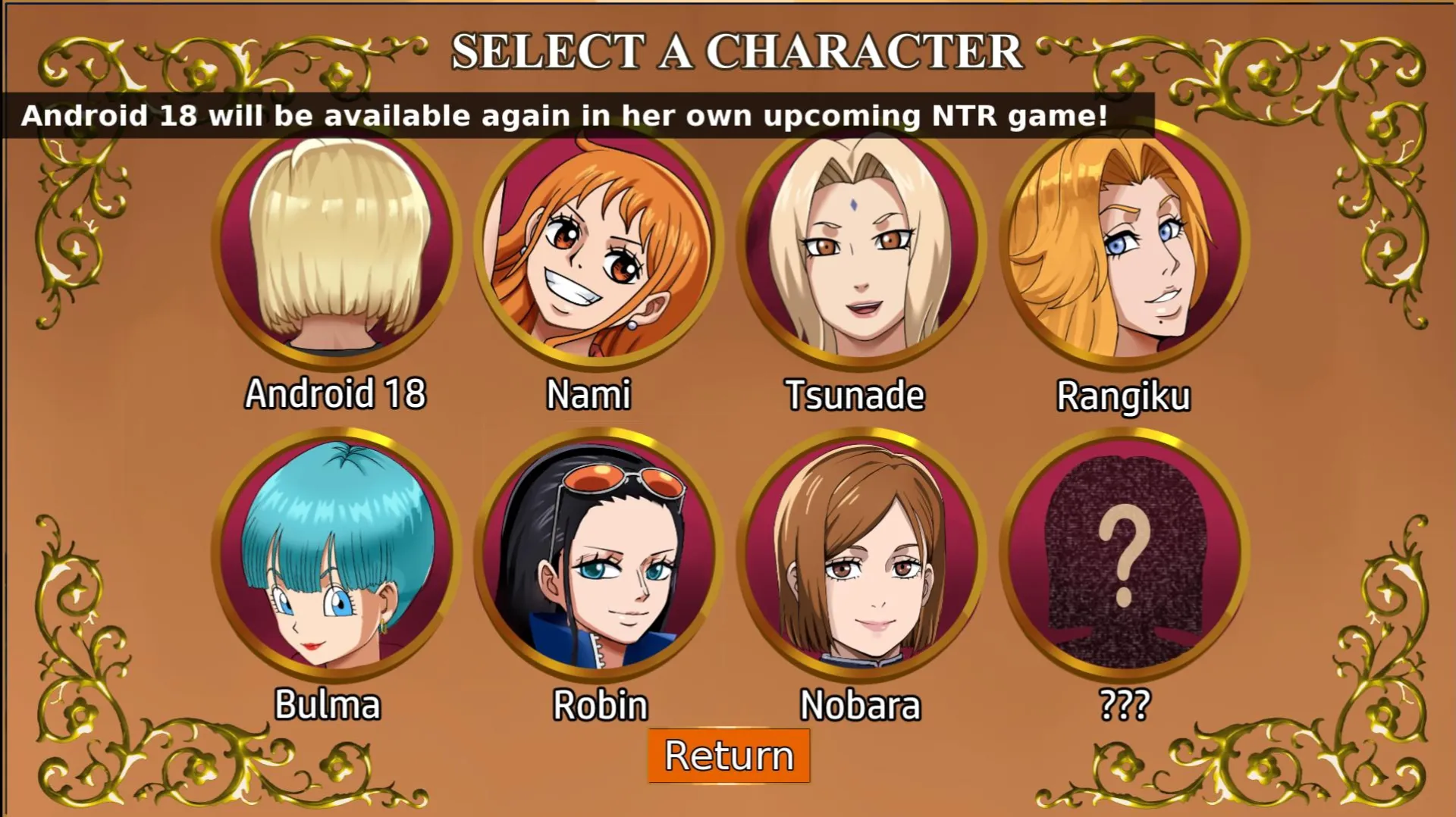Viewport: 1456px width, 817px height.
Task: Click the Robin name label
Action: pos(598,705)
